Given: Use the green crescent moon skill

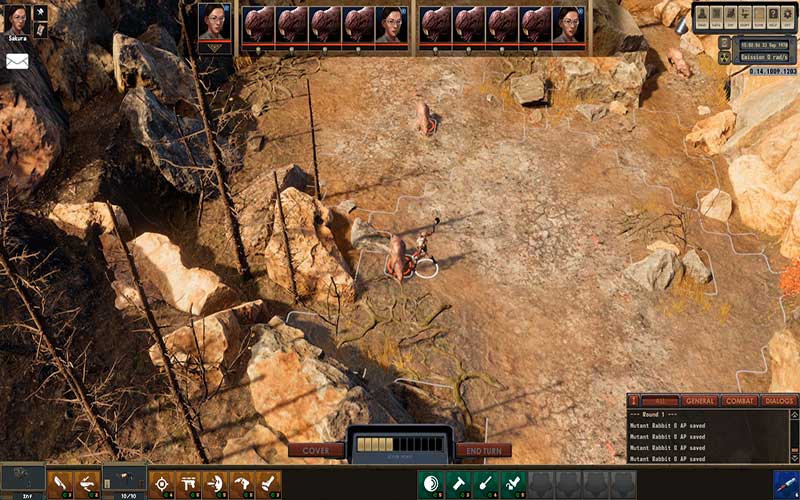Looking at the screenshot, I should point(431,484).
